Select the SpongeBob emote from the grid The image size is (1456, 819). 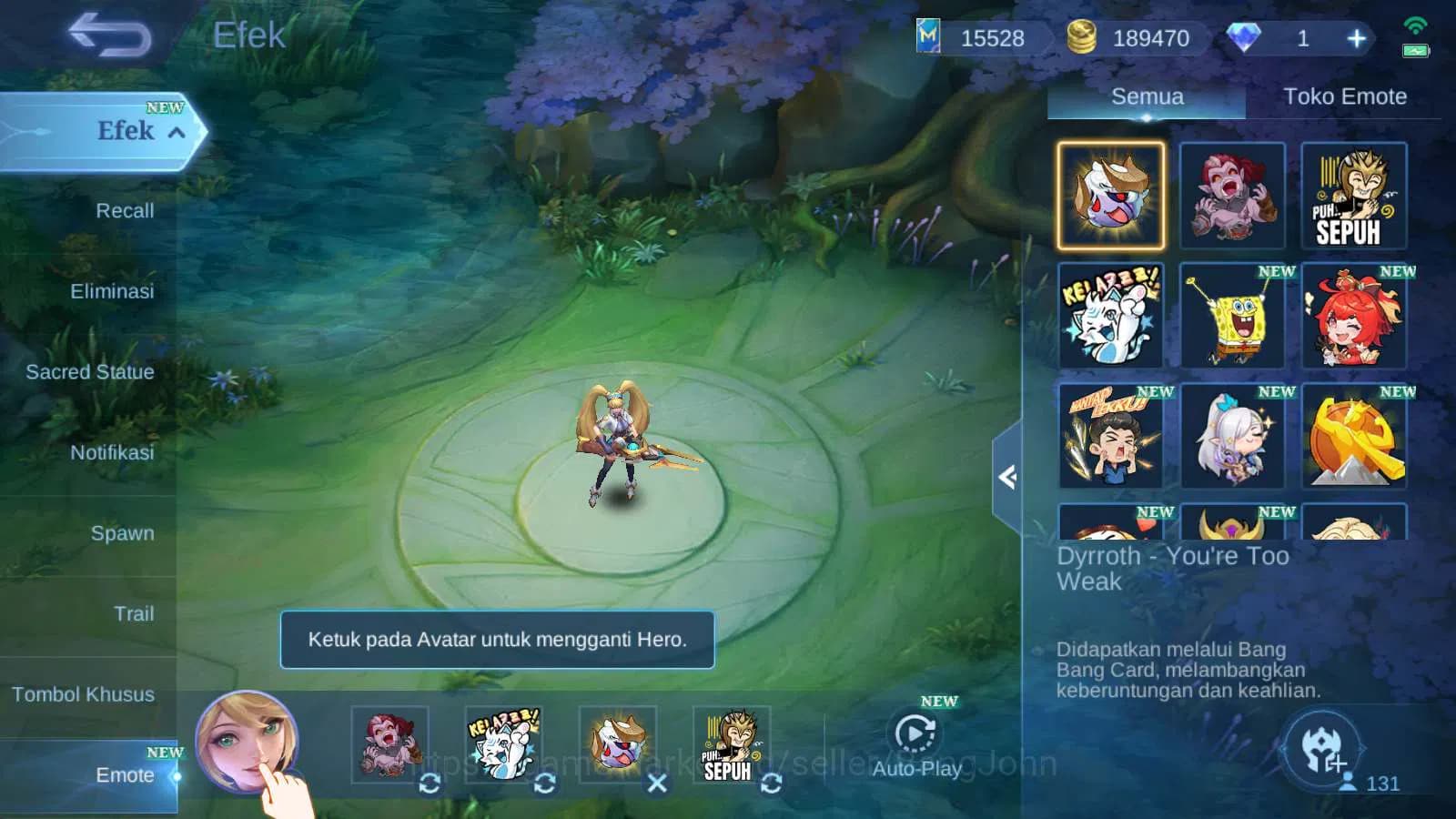click(1234, 316)
